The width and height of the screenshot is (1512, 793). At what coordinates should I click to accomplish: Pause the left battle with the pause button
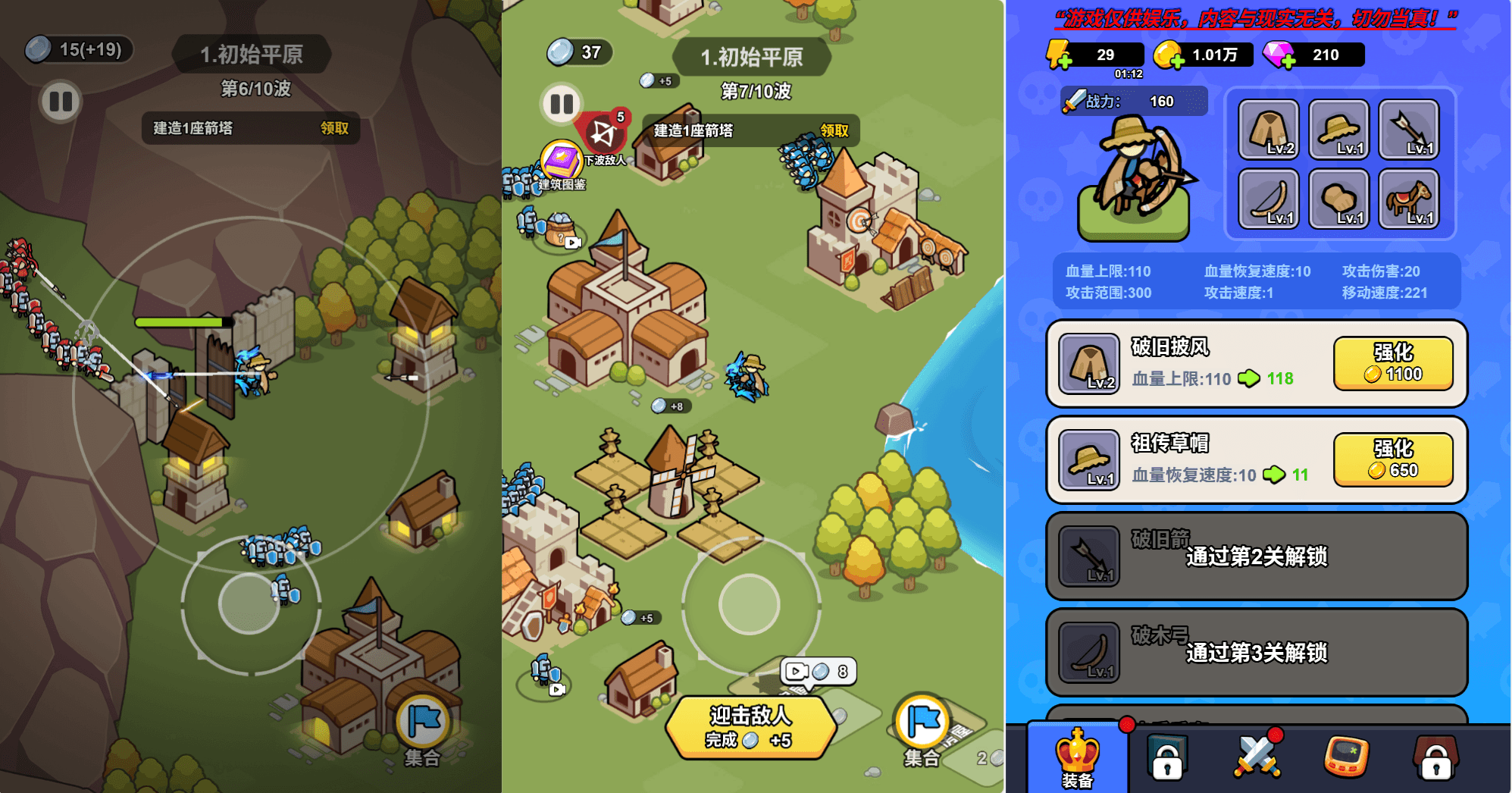pyautogui.click(x=59, y=100)
